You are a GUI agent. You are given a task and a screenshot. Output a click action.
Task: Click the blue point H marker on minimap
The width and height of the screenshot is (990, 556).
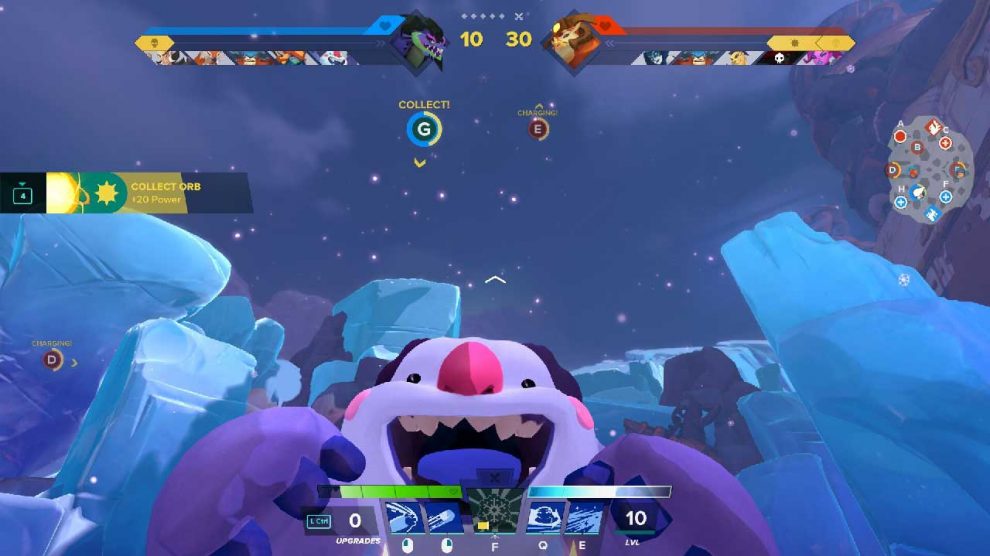pos(900,201)
